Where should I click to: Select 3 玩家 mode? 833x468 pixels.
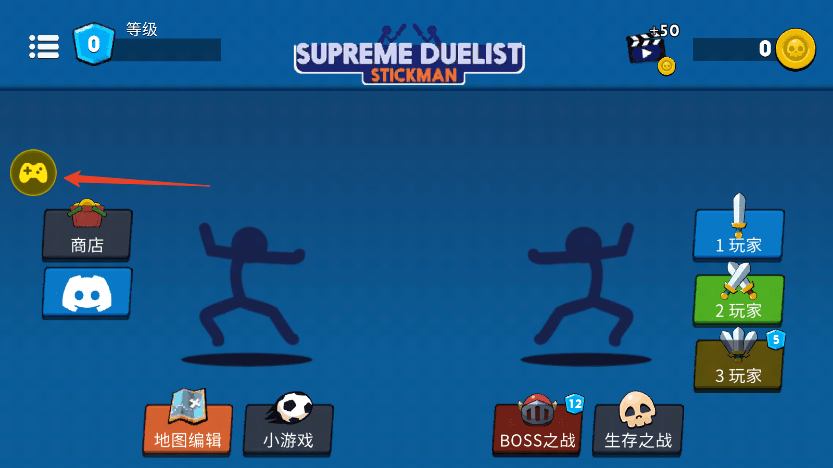[739, 364]
